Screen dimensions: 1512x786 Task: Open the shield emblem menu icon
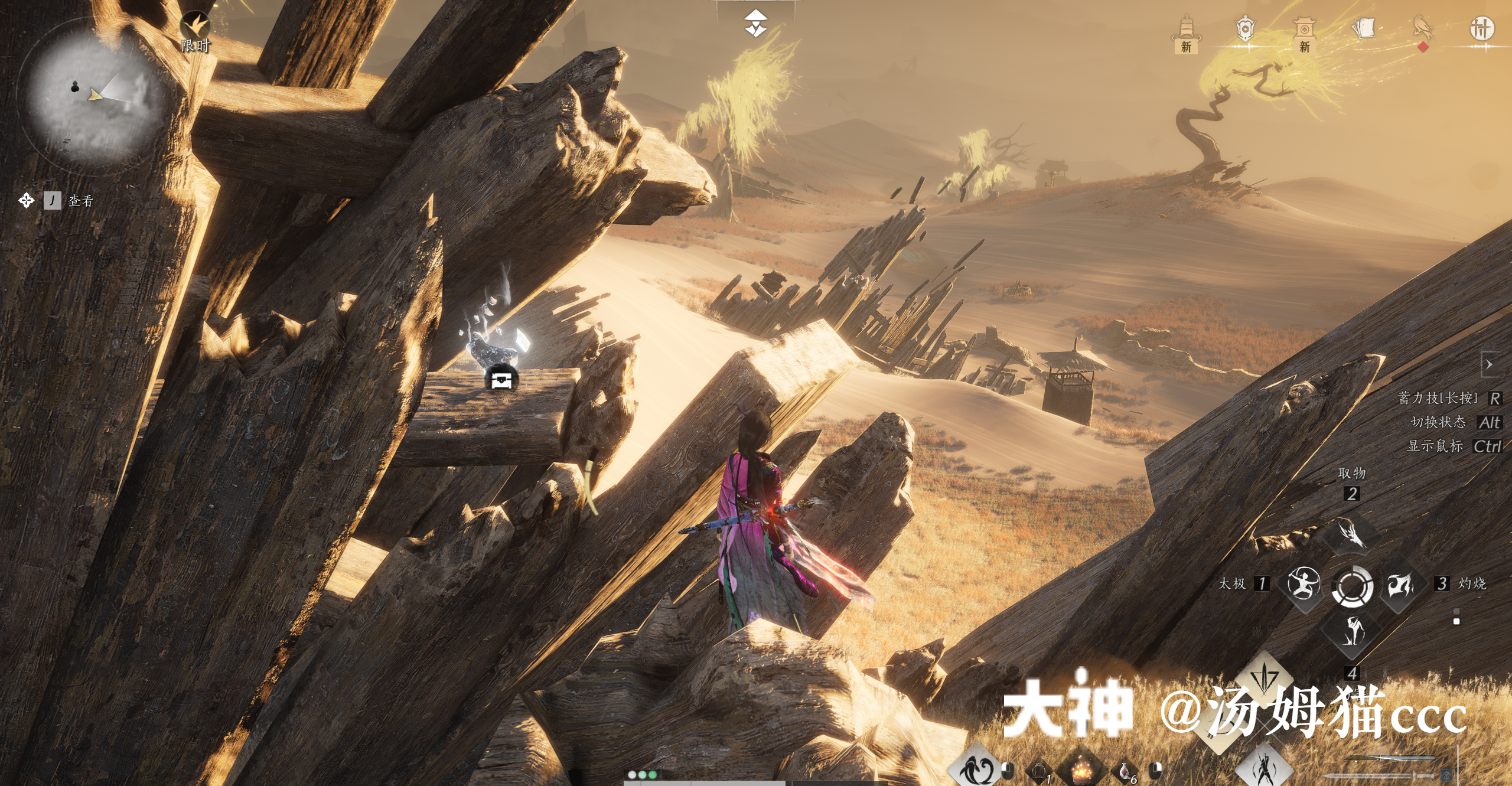click(1245, 30)
